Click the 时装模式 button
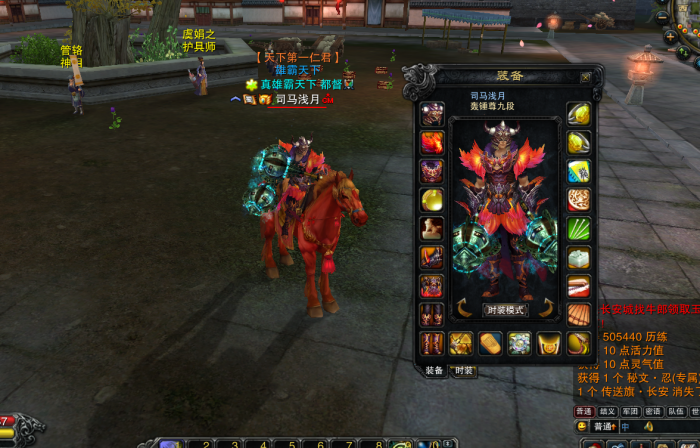 (505, 310)
